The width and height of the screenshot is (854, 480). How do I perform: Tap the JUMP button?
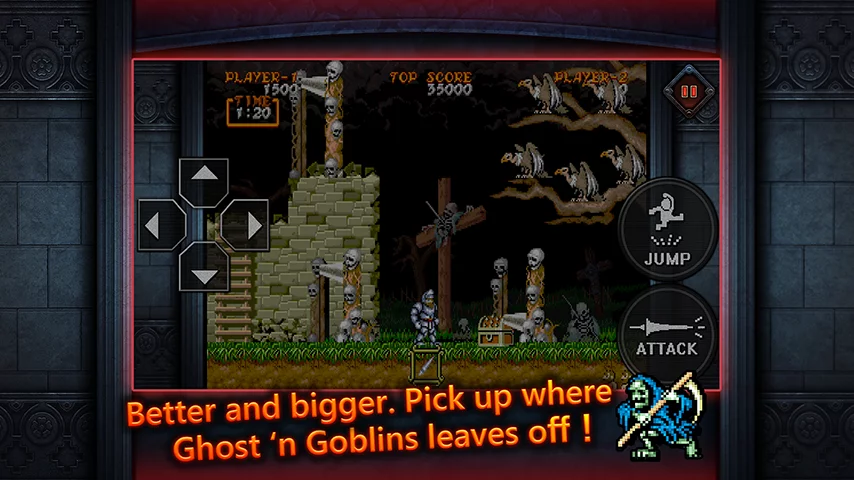tap(667, 231)
